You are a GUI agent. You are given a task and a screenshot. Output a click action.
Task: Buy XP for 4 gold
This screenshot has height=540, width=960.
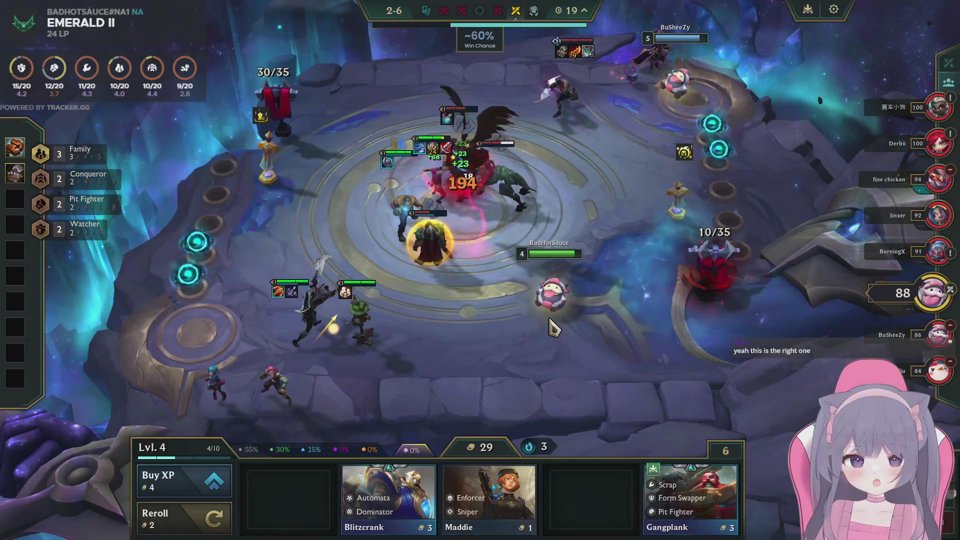[x=184, y=481]
